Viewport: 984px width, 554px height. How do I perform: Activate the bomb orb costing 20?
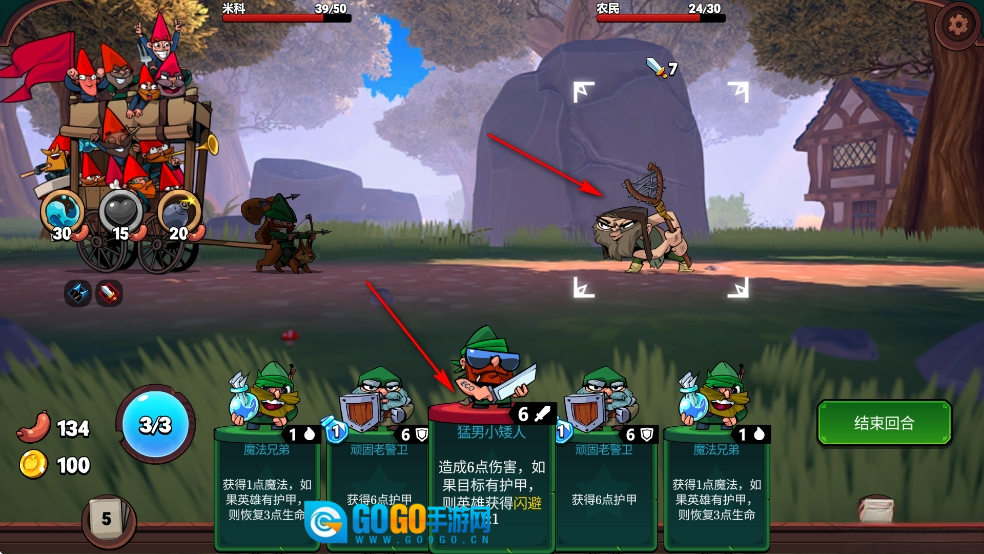click(x=179, y=211)
